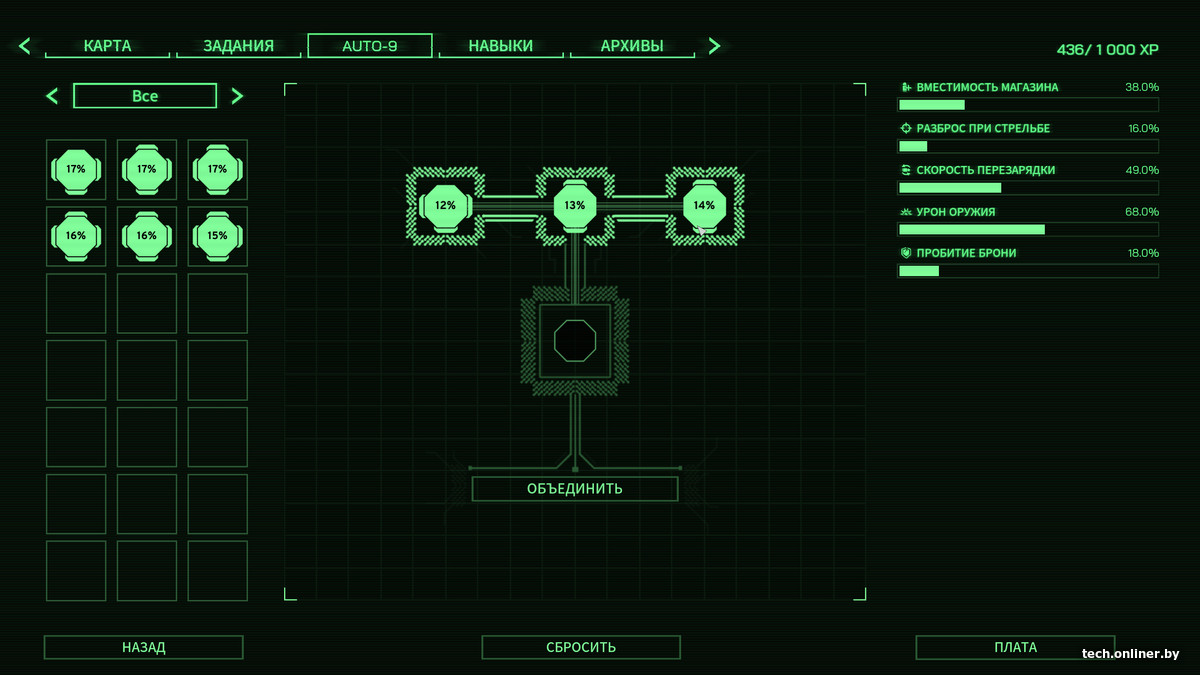Click the empty central merge slot

pos(575,341)
